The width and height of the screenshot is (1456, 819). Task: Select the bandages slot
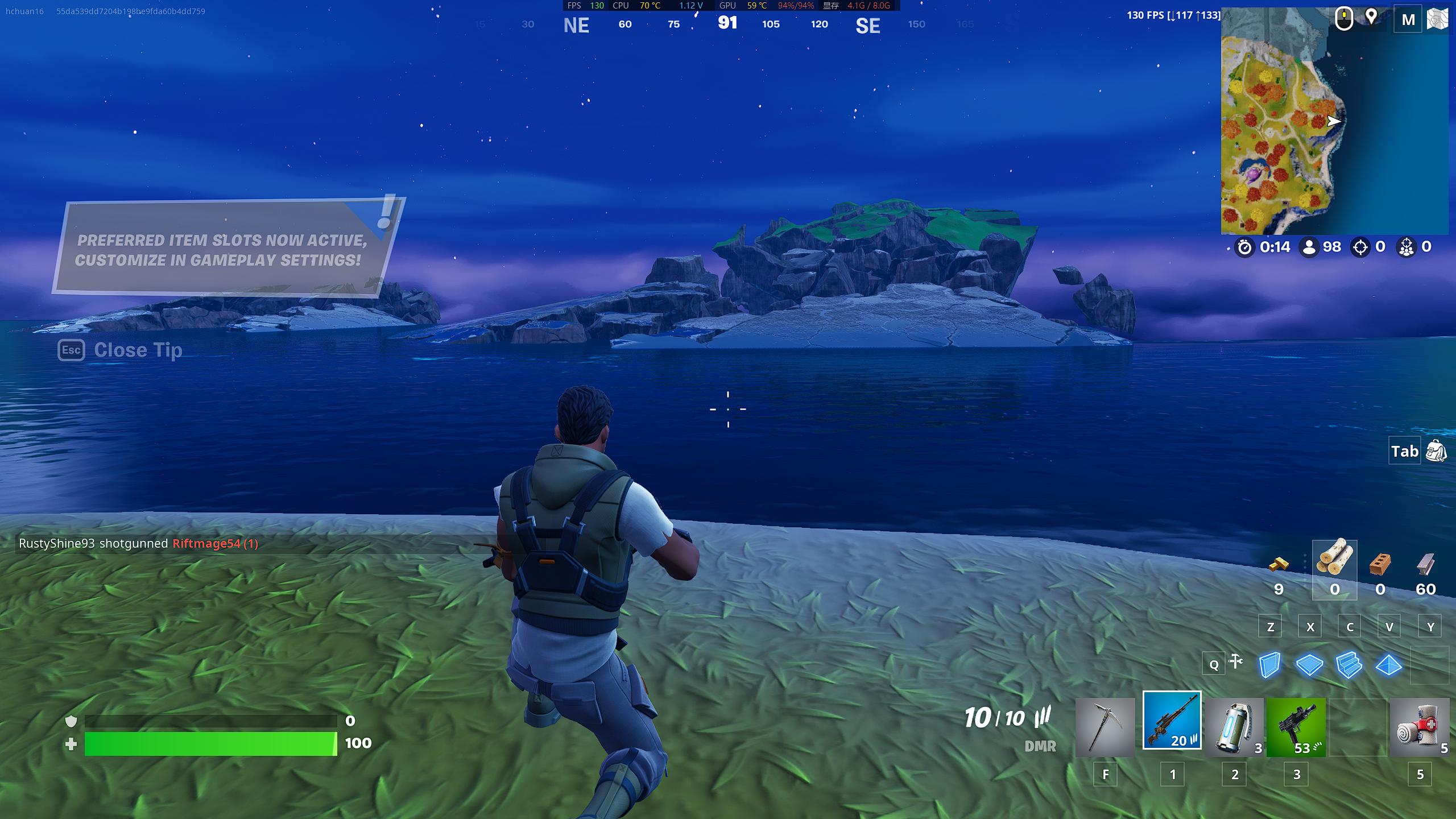click(1419, 727)
